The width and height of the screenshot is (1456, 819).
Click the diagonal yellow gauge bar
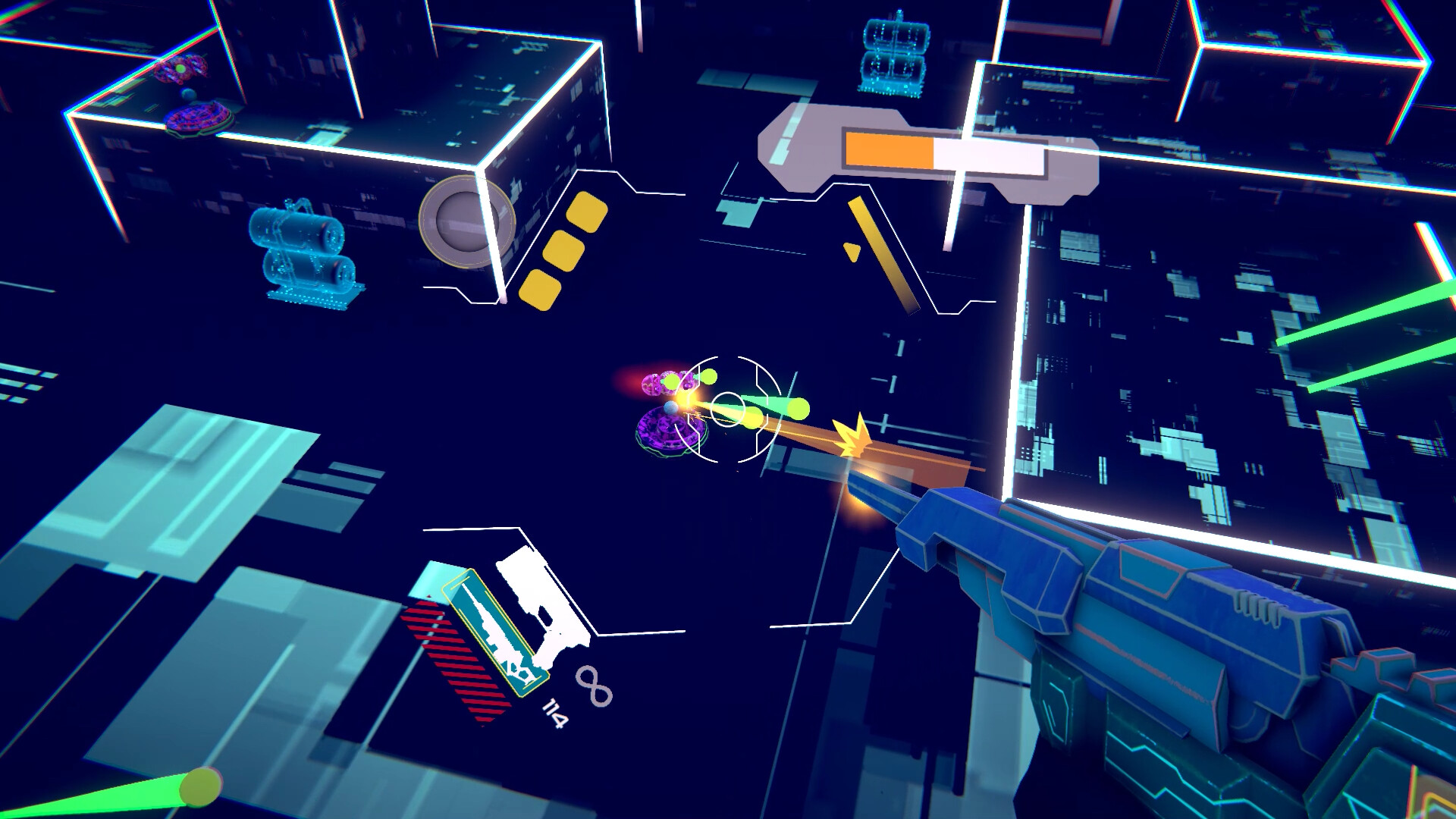883,254
